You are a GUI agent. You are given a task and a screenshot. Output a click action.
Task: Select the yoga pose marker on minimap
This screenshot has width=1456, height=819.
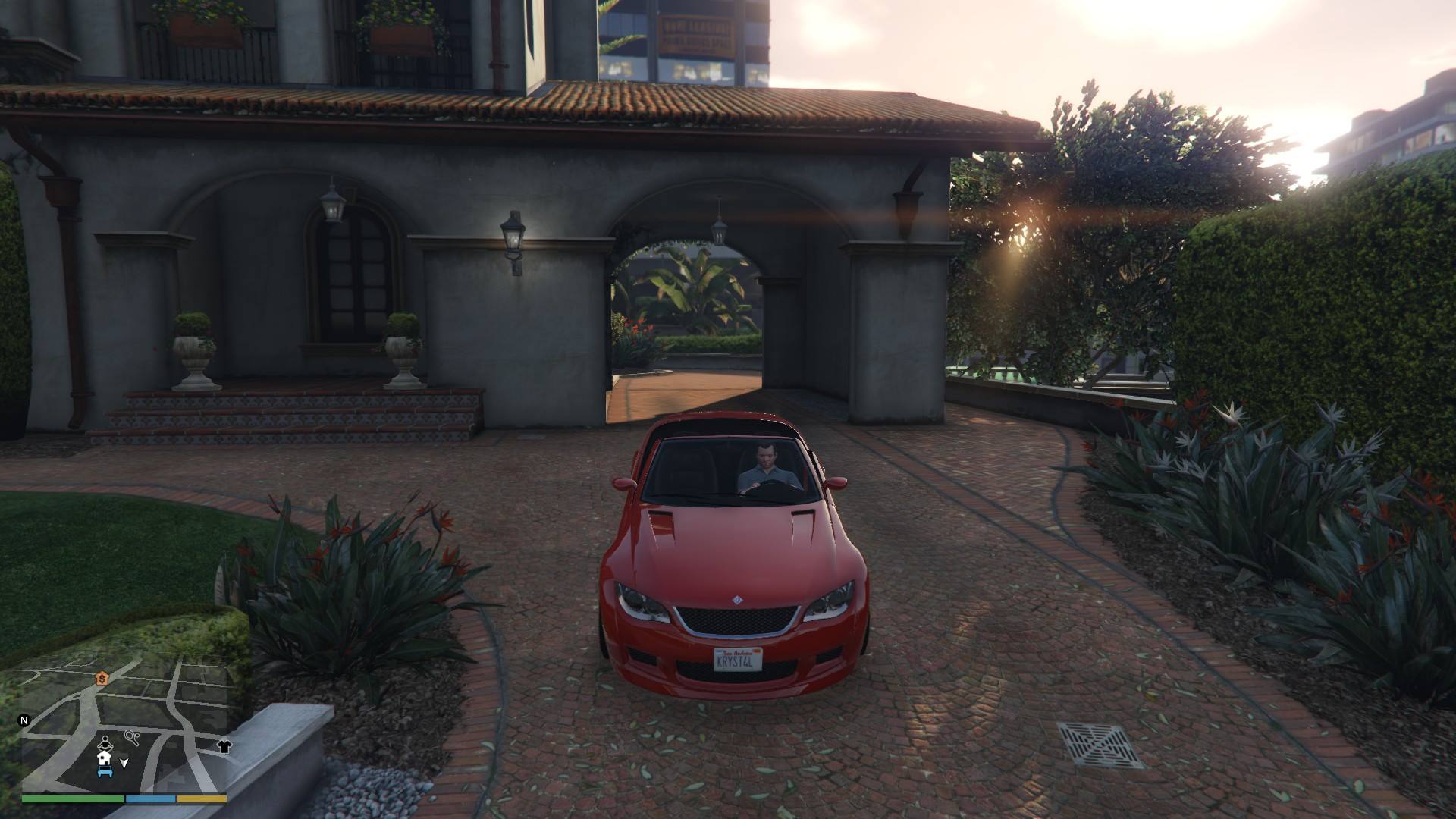tap(105, 742)
